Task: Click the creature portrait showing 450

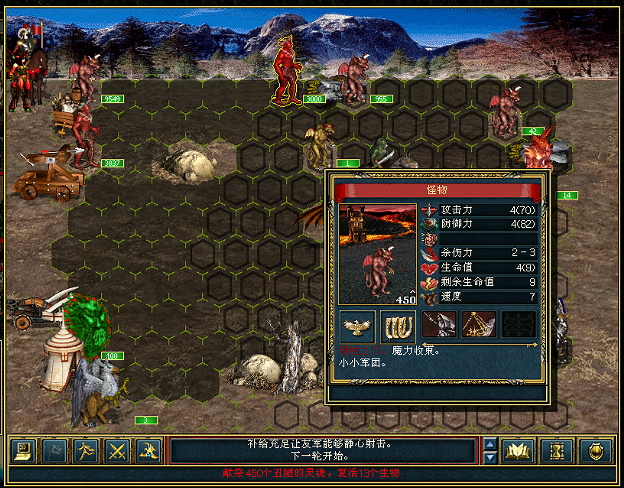Action: 378,254
